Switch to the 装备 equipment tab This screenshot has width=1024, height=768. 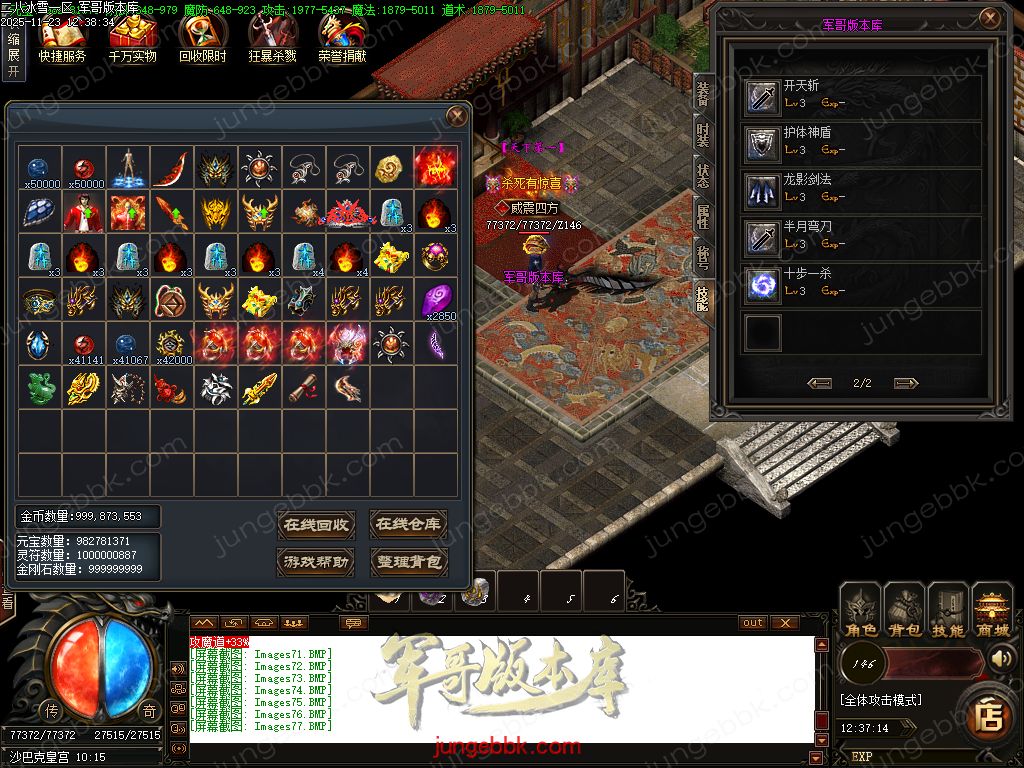pyautogui.click(x=702, y=93)
